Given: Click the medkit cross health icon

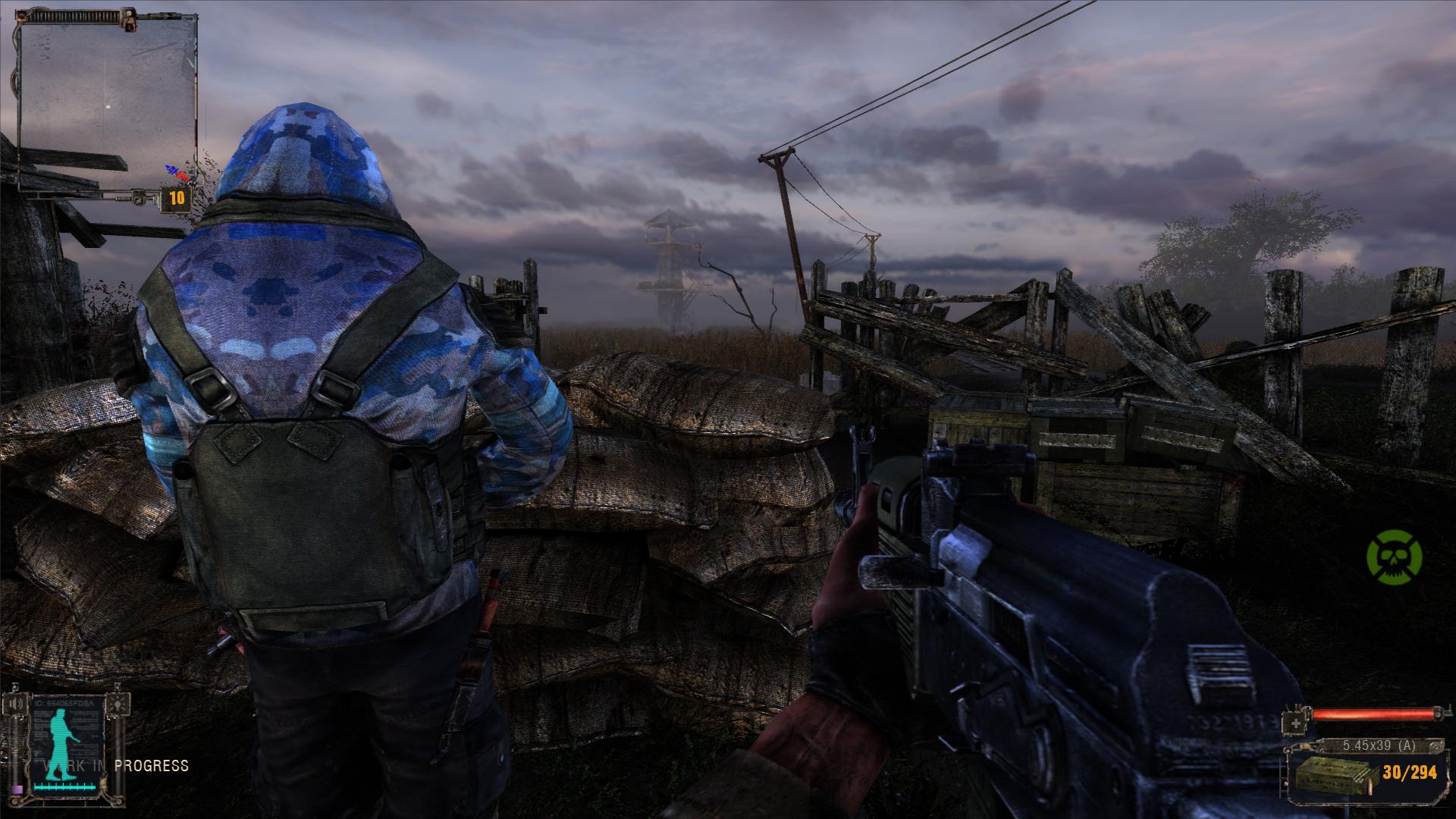Looking at the screenshot, I should point(1297,723).
